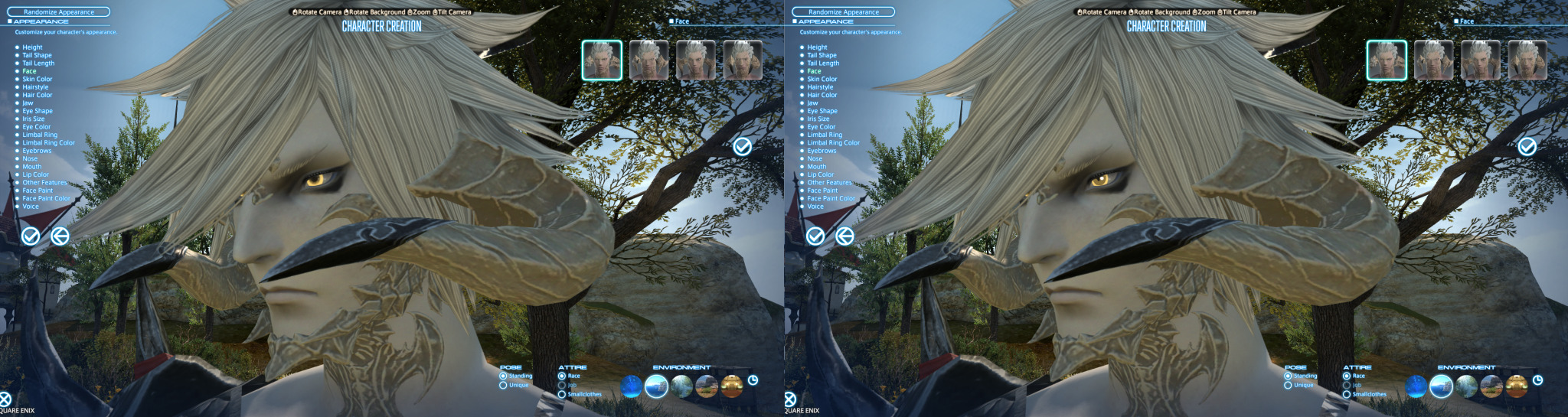Open the Hairstyle option in the left view
The height and width of the screenshot is (417, 1568).
(x=35, y=87)
